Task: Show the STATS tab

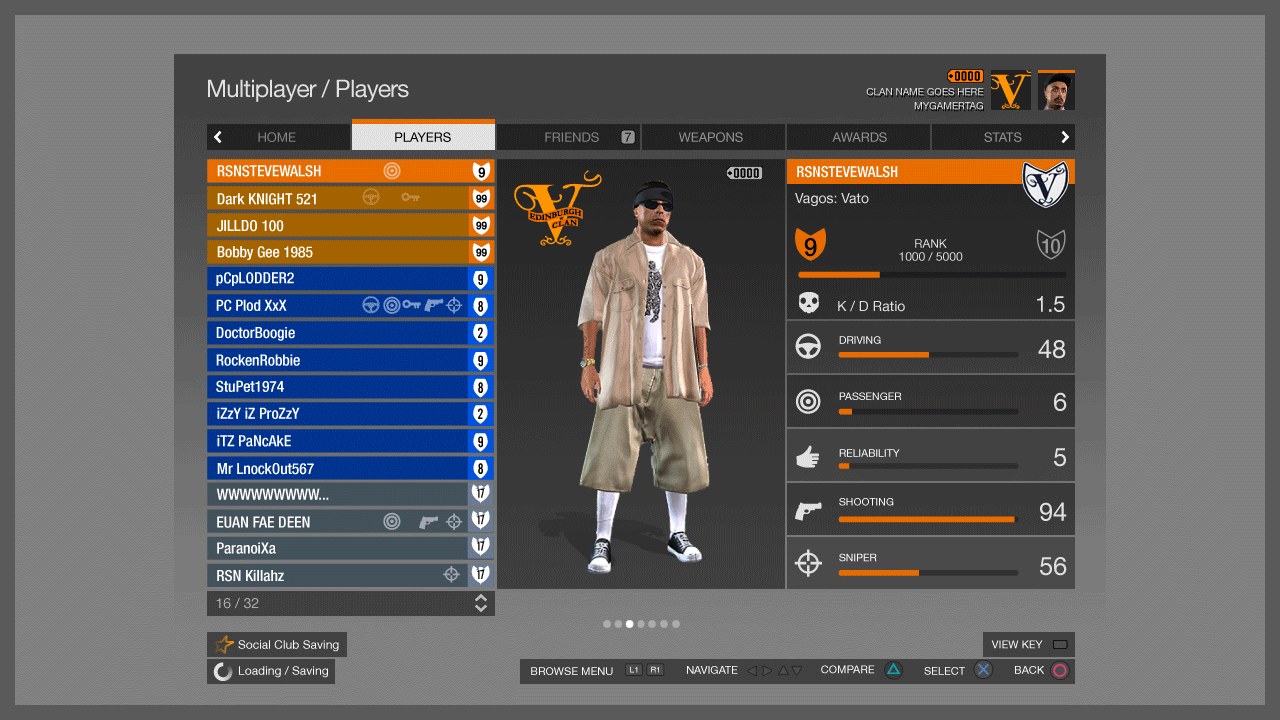Action: click(1002, 137)
